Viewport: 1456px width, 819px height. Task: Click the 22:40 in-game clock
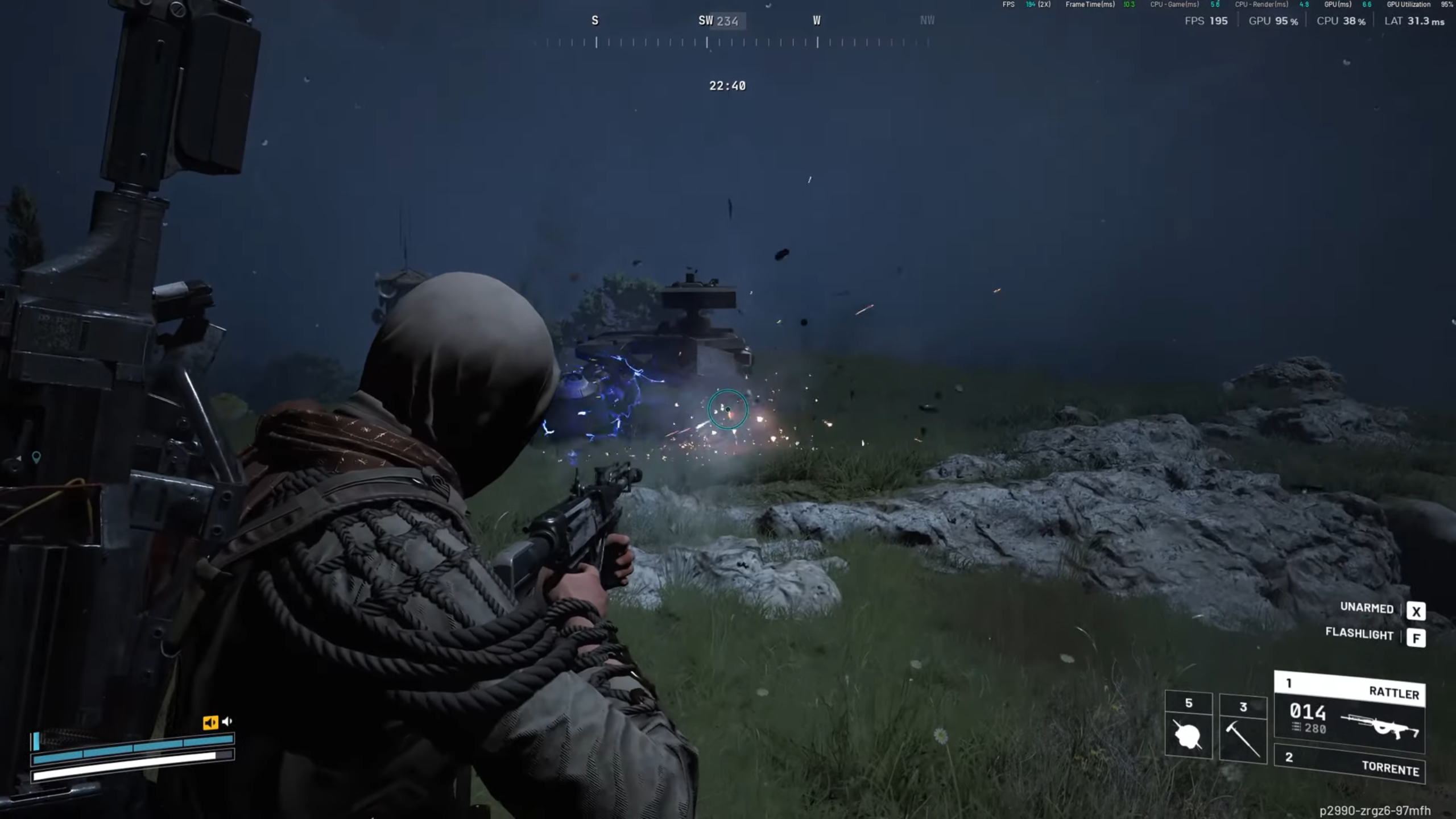point(727,86)
